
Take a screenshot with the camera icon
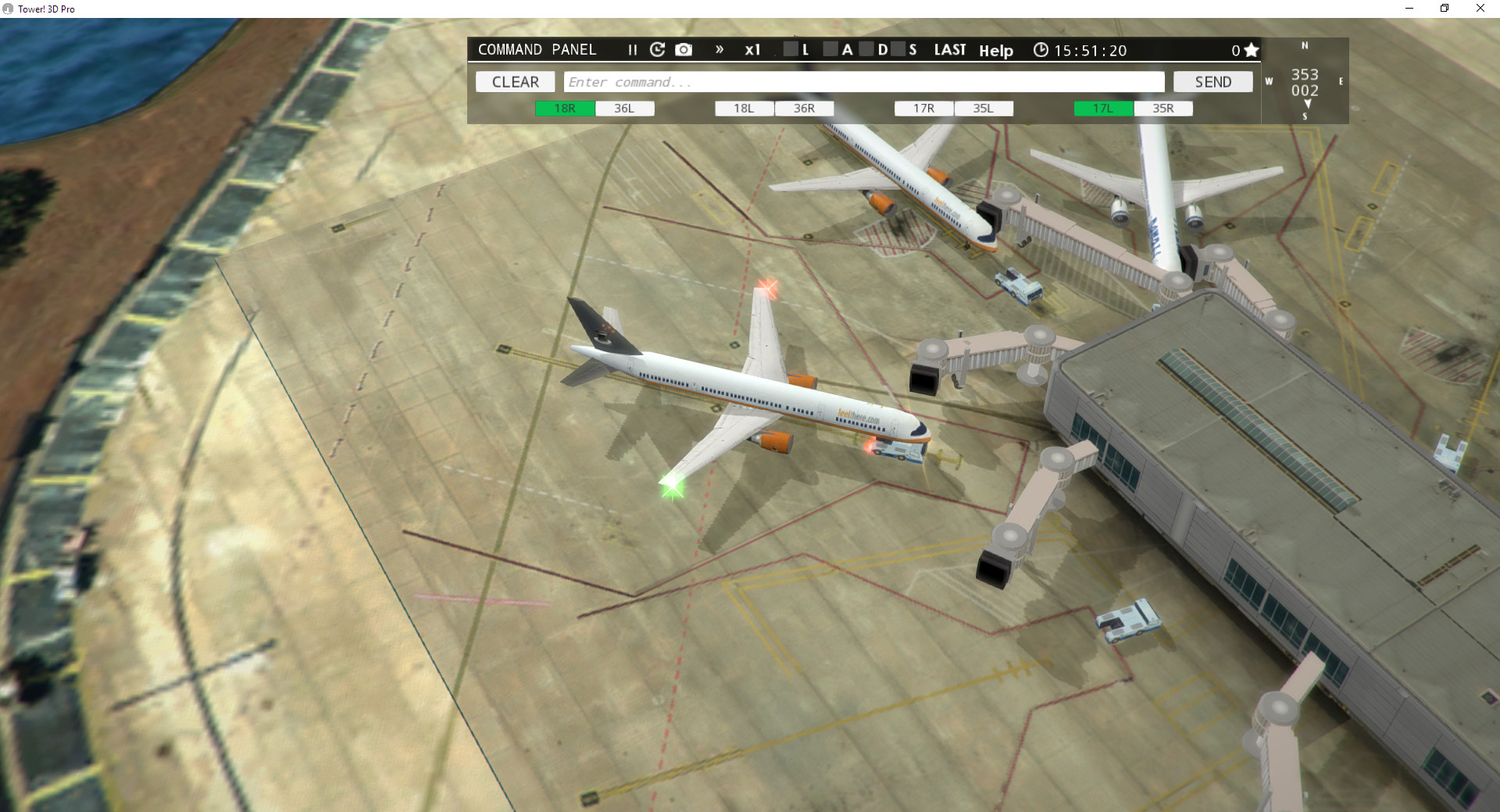tap(684, 49)
